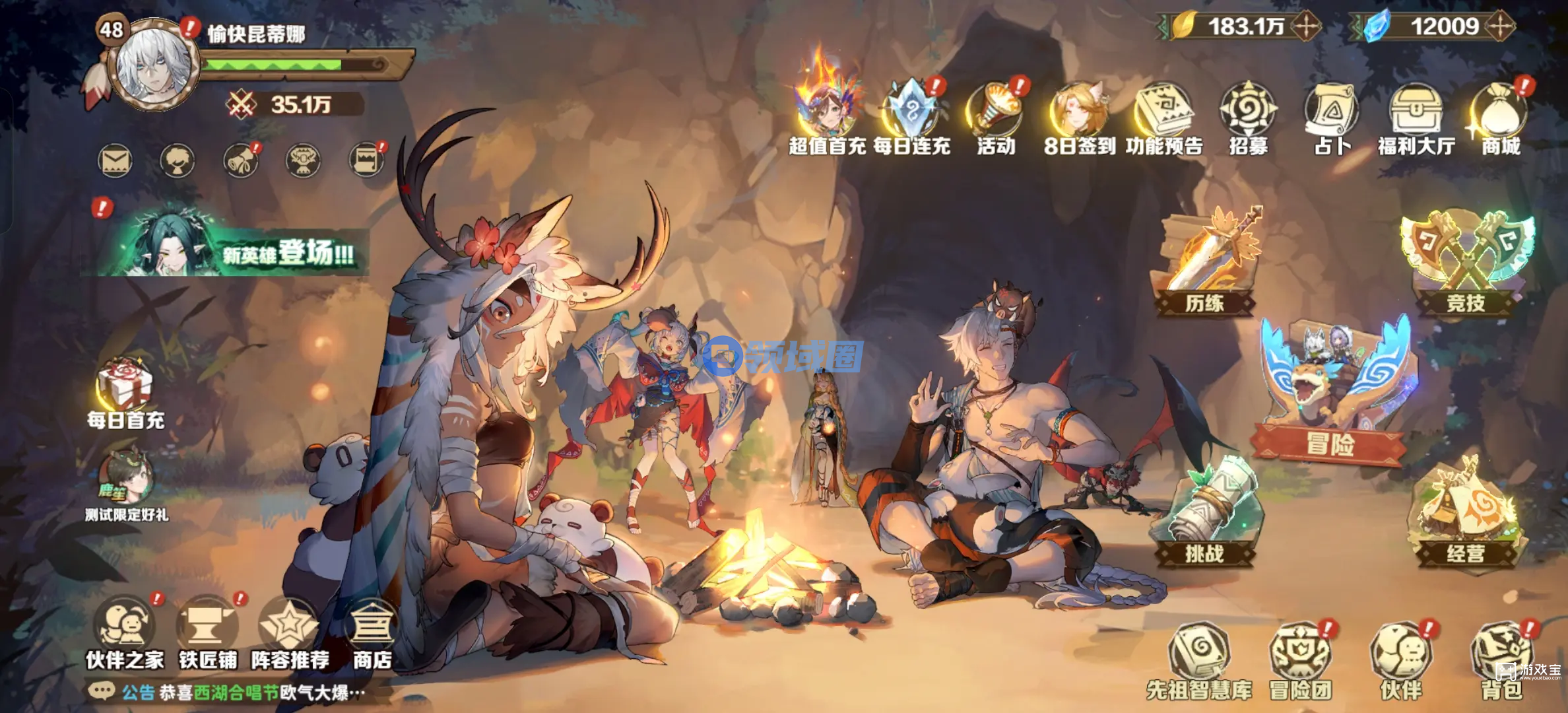
Task: Visit the 铁匠铺 blacksmith
Action: (x=207, y=632)
